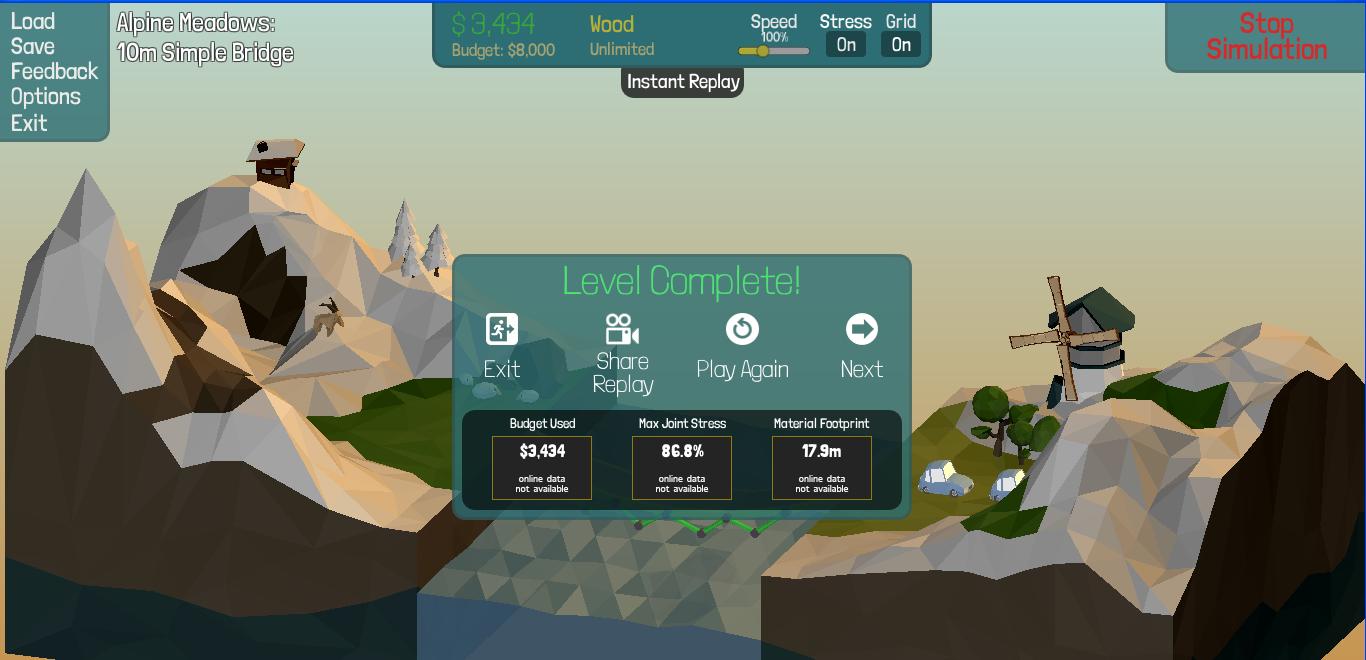This screenshot has width=1366, height=660.
Task: Open the Options menu
Action: (45, 97)
